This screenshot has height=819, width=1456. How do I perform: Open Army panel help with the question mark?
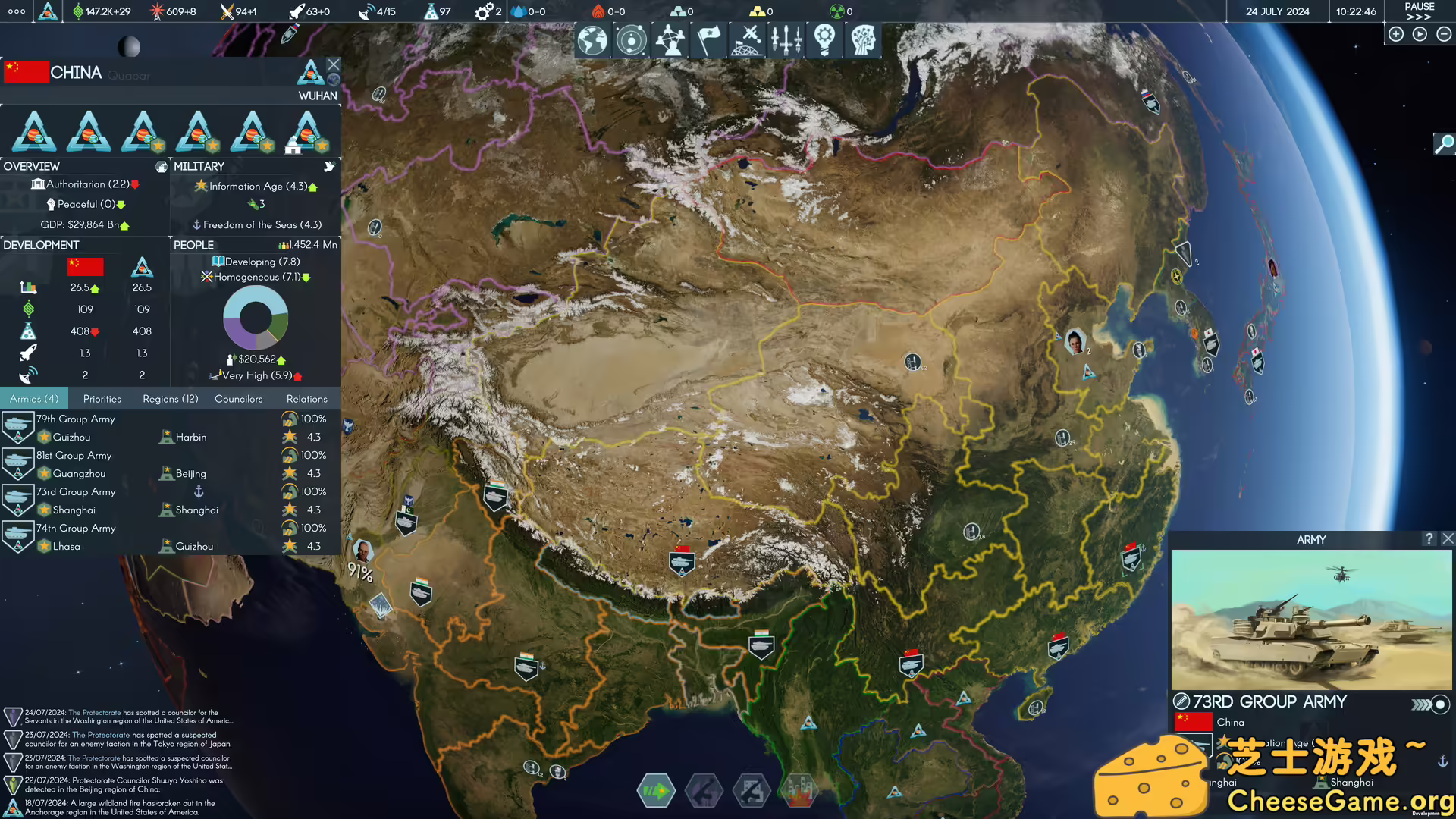click(x=1430, y=539)
